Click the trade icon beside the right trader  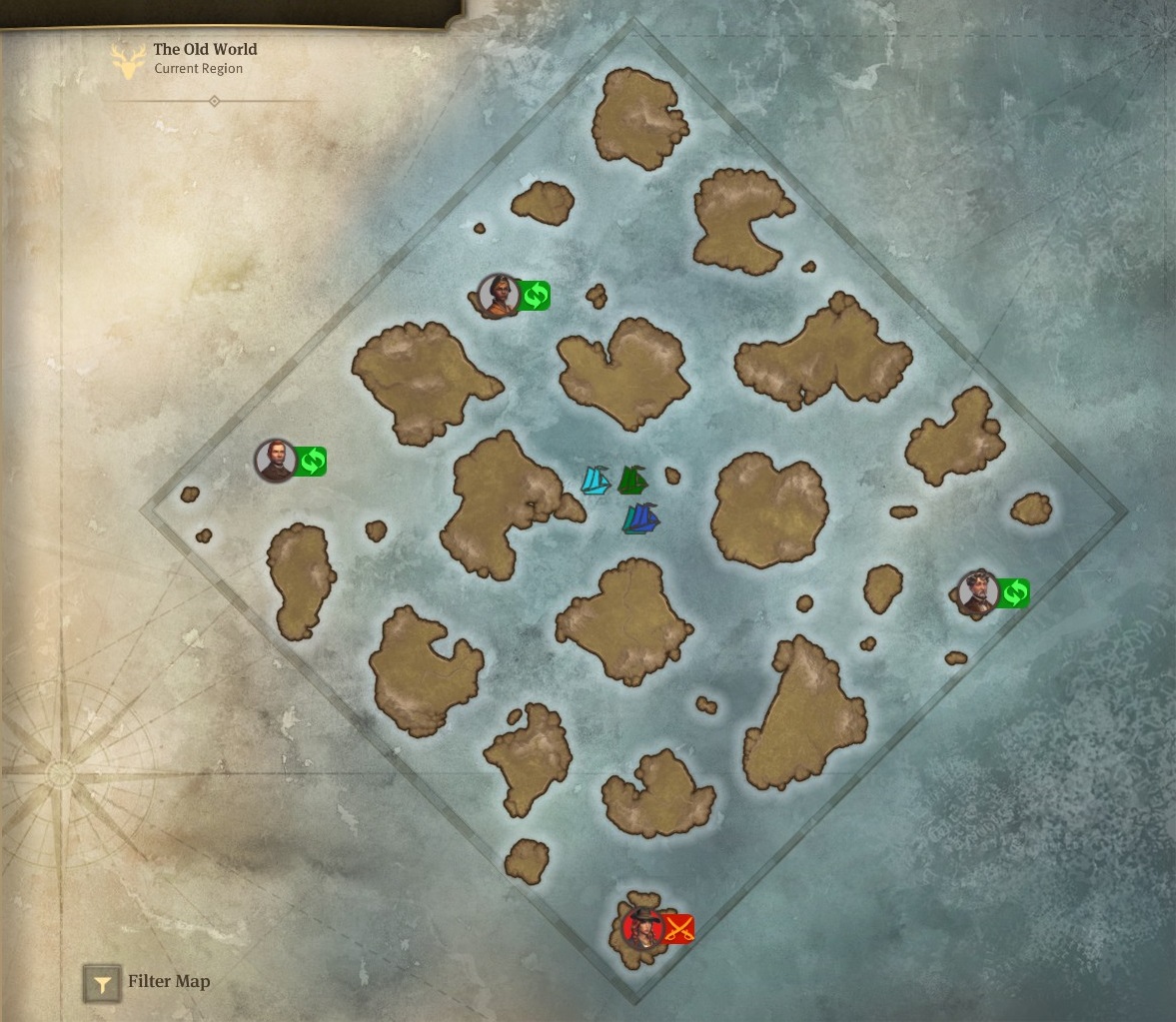tap(1014, 593)
